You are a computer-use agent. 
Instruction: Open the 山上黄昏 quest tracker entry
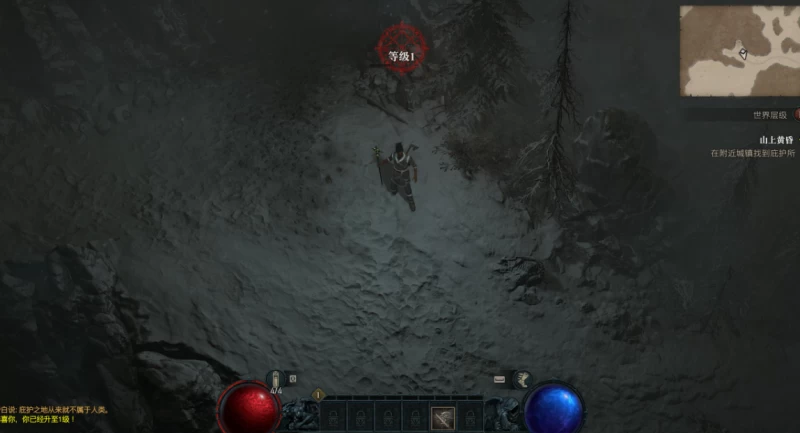pyautogui.click(x=776, y=141)
